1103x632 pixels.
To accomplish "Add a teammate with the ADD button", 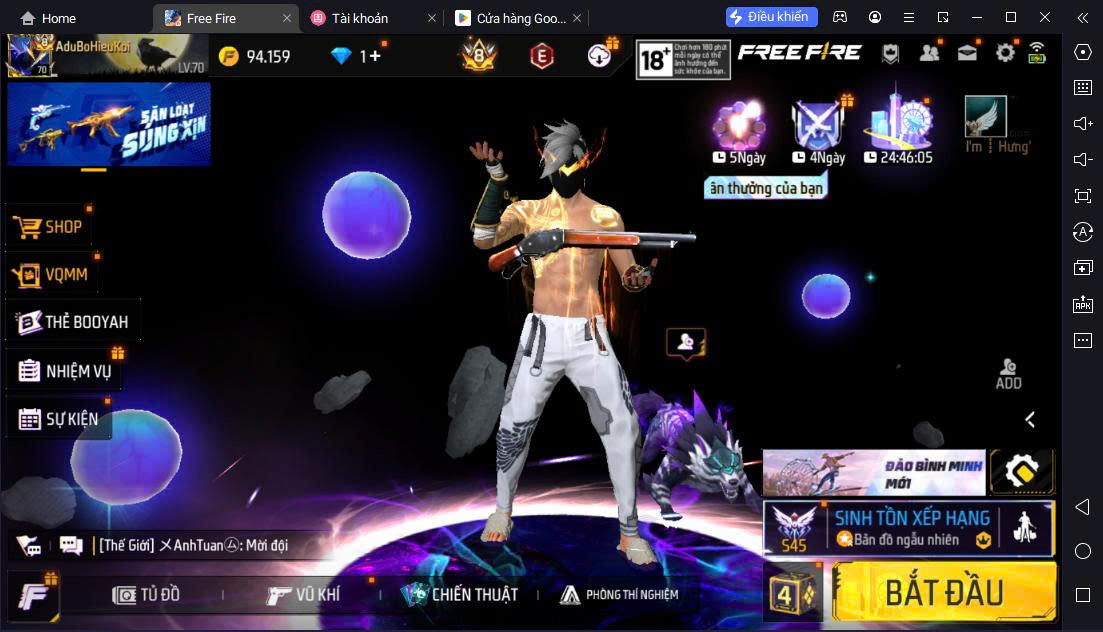I will tap(1008, 373).
